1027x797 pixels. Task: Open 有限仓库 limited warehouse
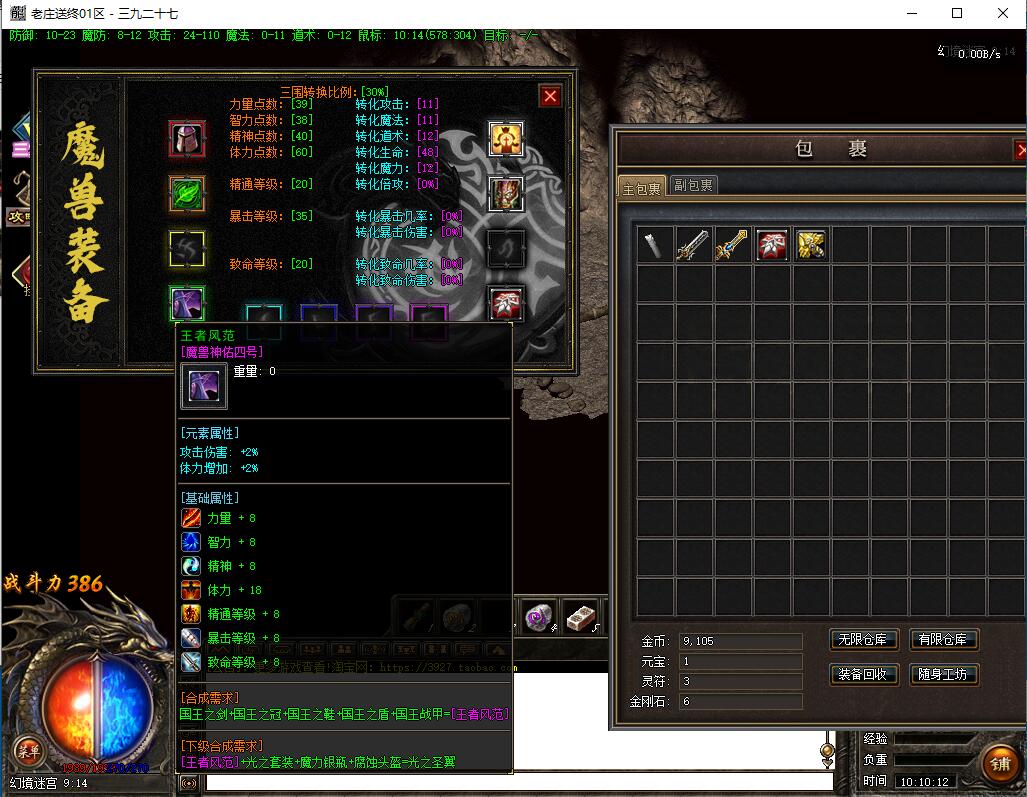pyautogui.click(x=944, y=640)
